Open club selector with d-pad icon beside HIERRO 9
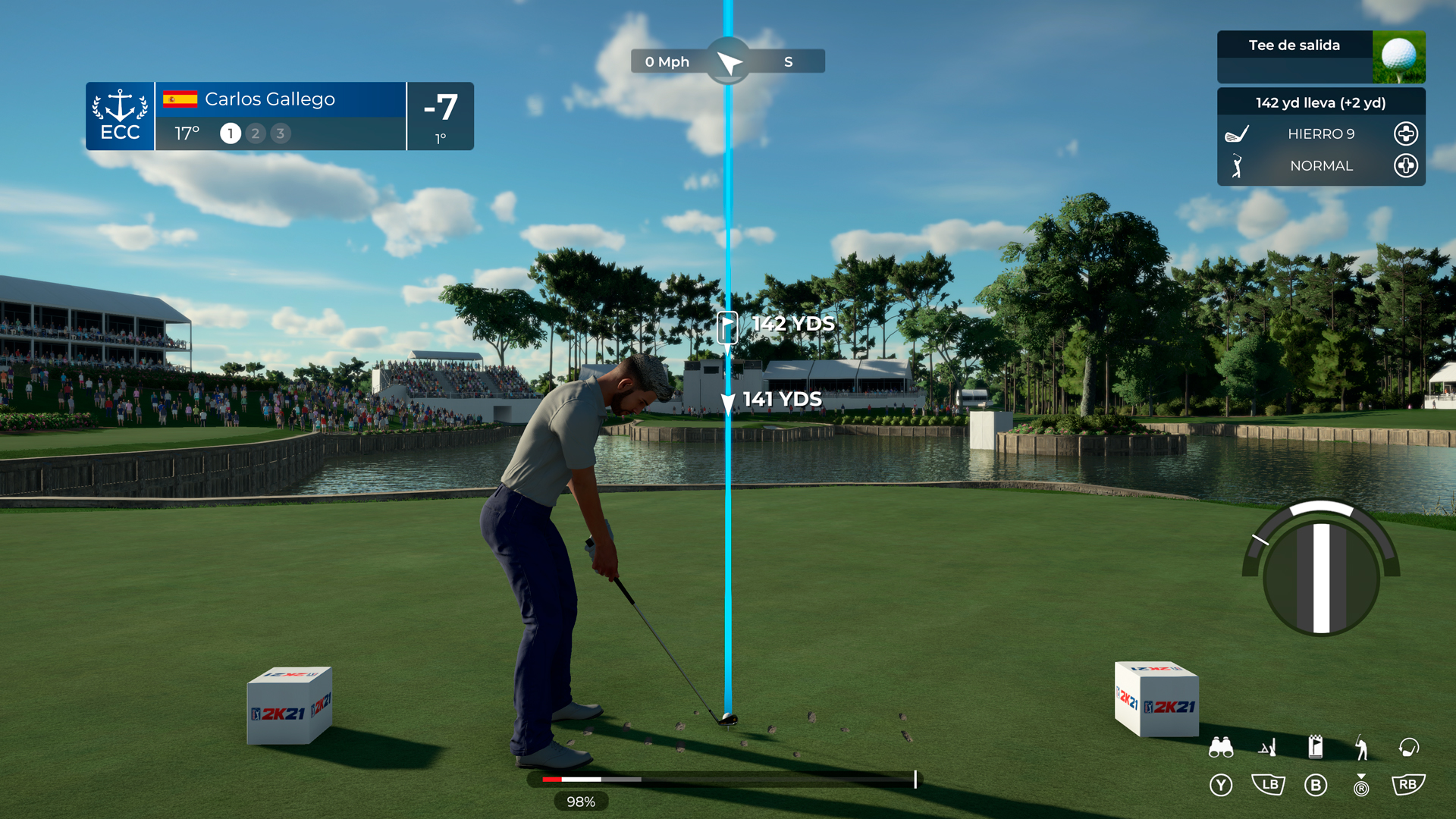Screen dimensions: 1456x819 (1405, 133)
